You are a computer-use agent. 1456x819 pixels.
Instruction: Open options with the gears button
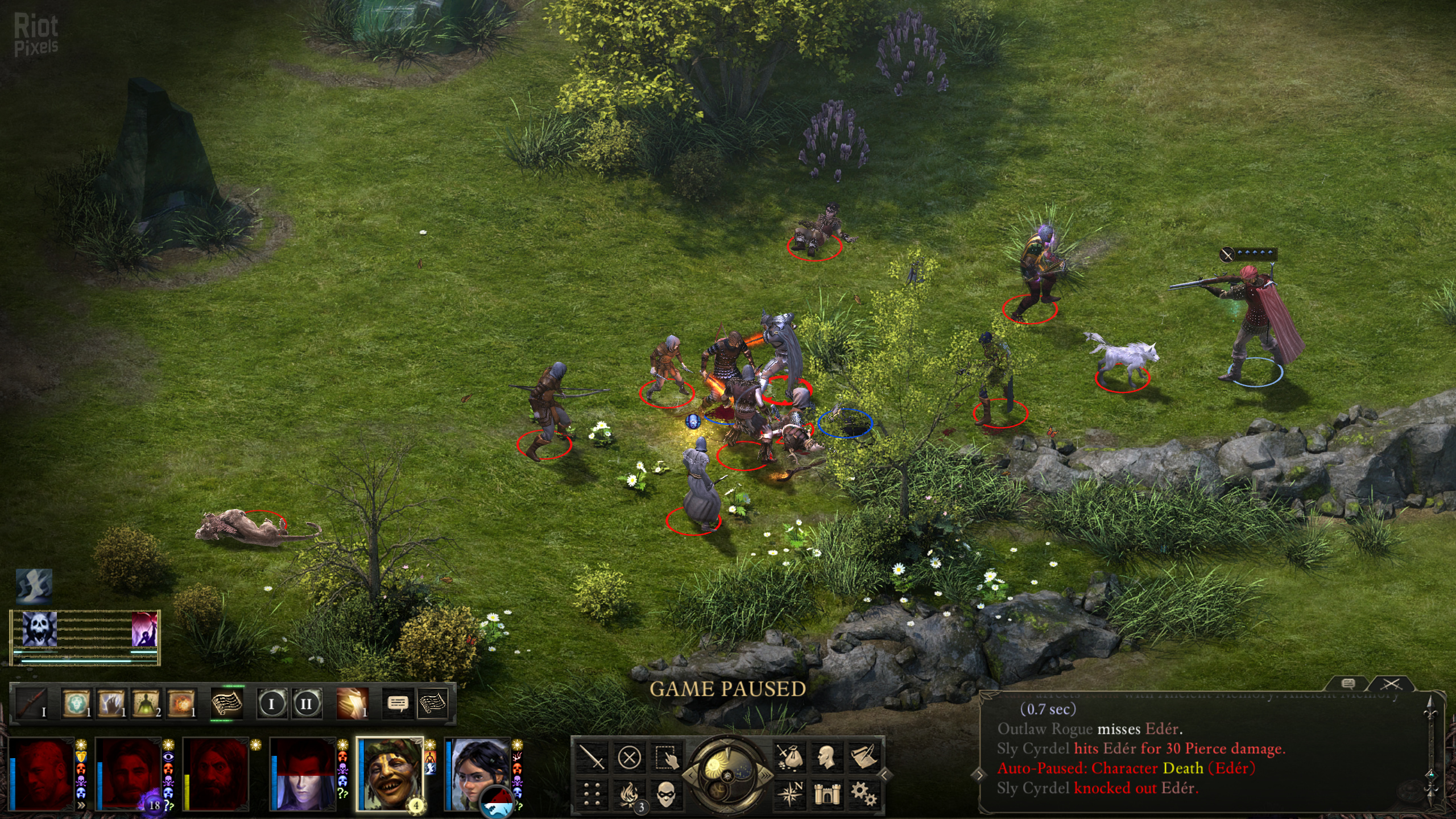coord(863,793)
